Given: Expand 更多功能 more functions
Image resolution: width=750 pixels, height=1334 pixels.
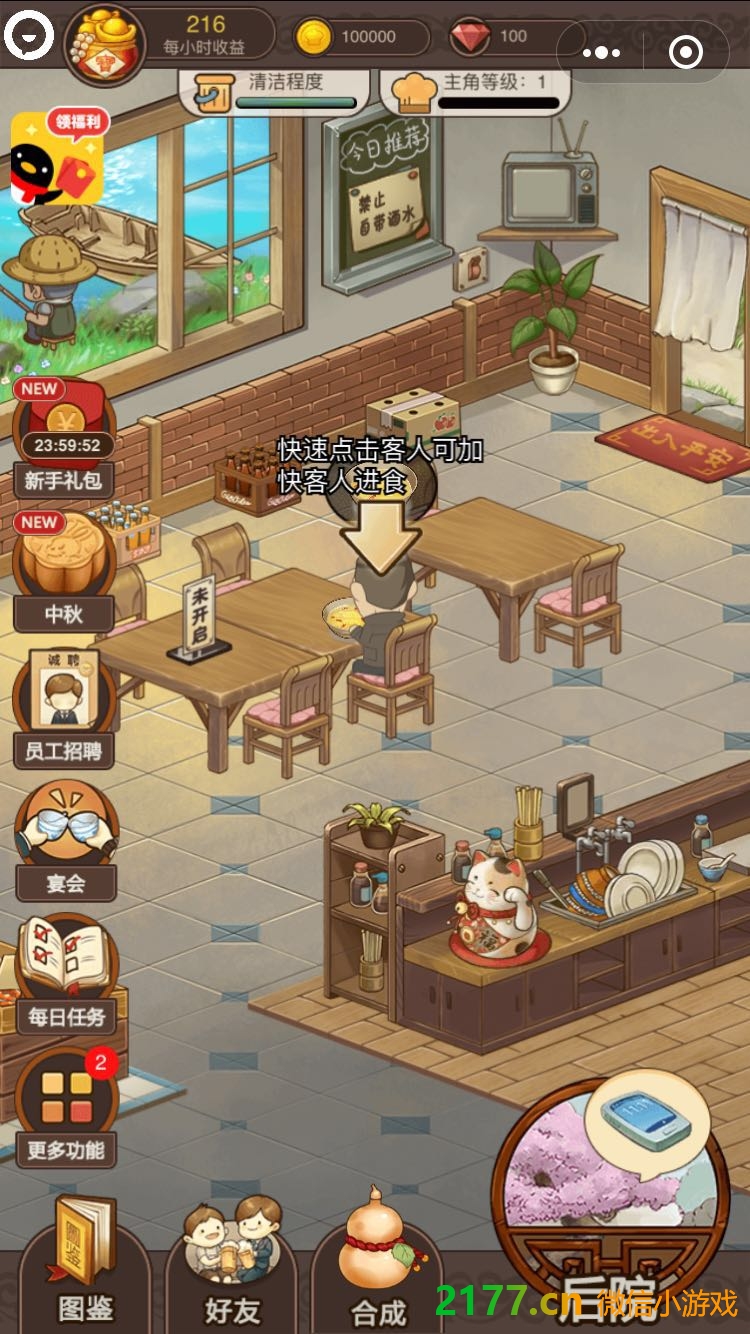Looking at the screenshot, I should point(66,1105).
